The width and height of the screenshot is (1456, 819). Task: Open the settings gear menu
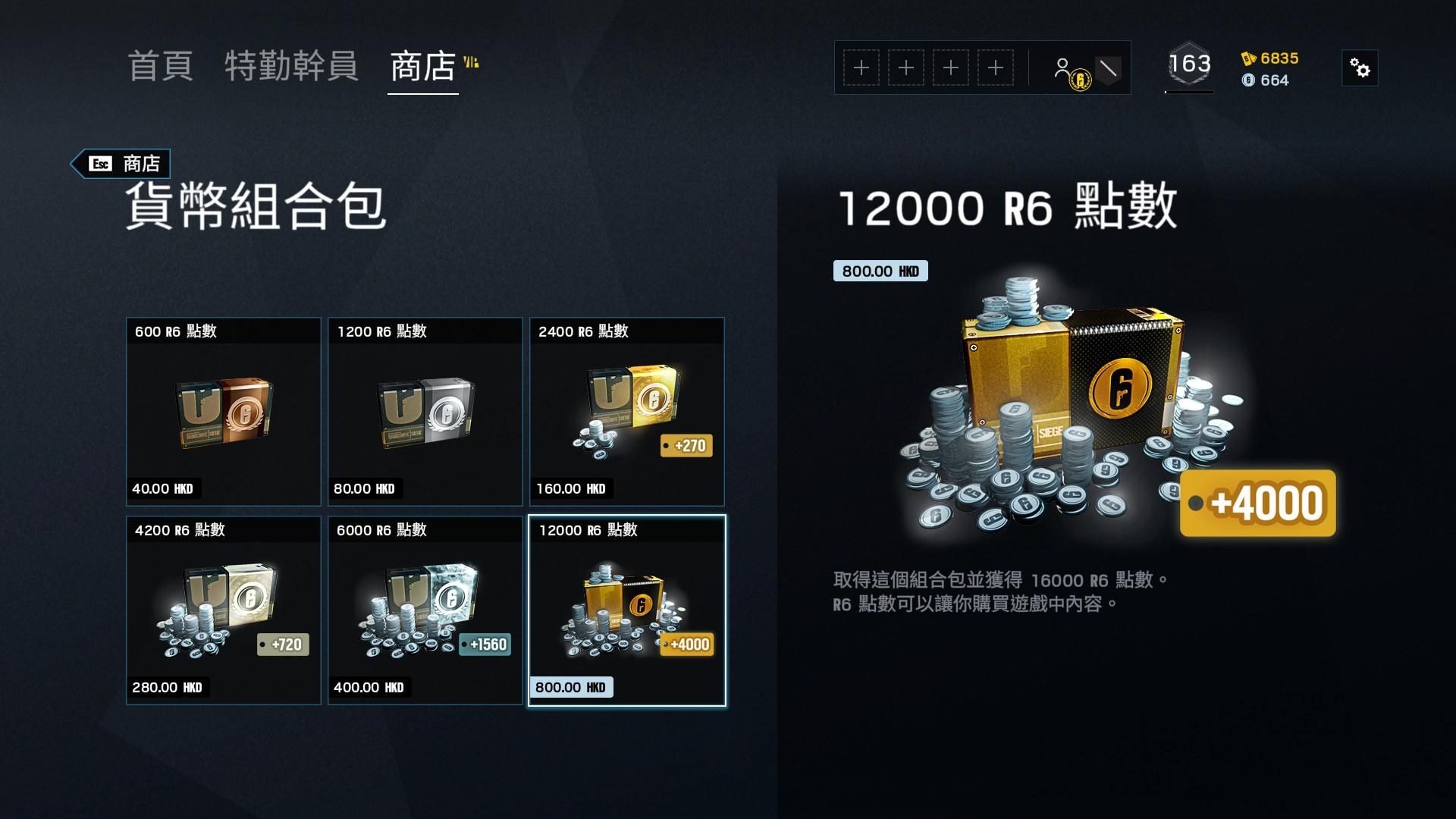pos(1360,67)
